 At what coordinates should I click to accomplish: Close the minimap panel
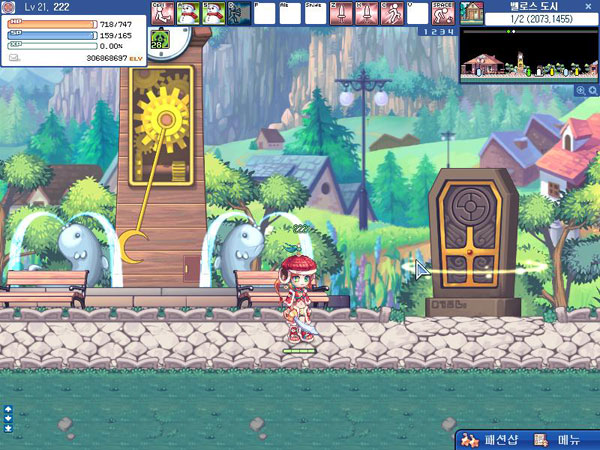(x=588, y=5)
